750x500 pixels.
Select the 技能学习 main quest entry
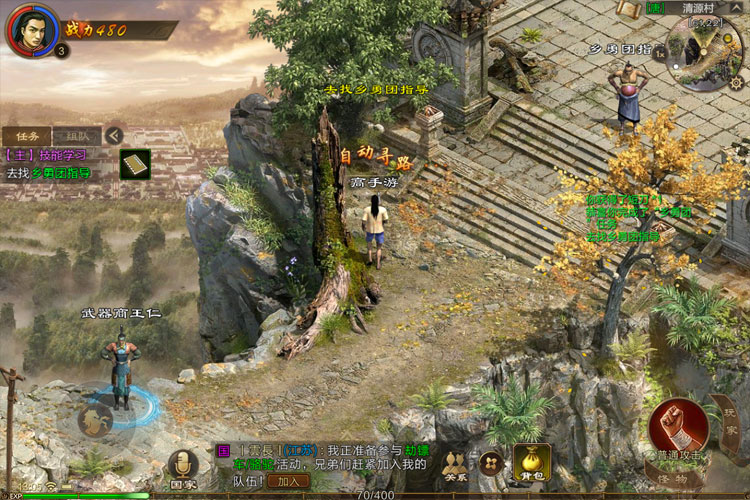pos(48,155)
